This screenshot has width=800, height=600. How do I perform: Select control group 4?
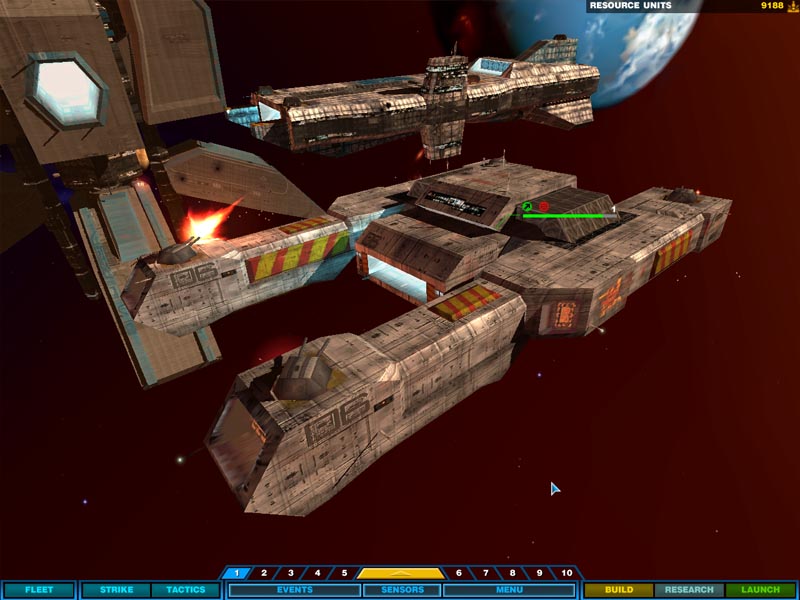tap(318, 573)
